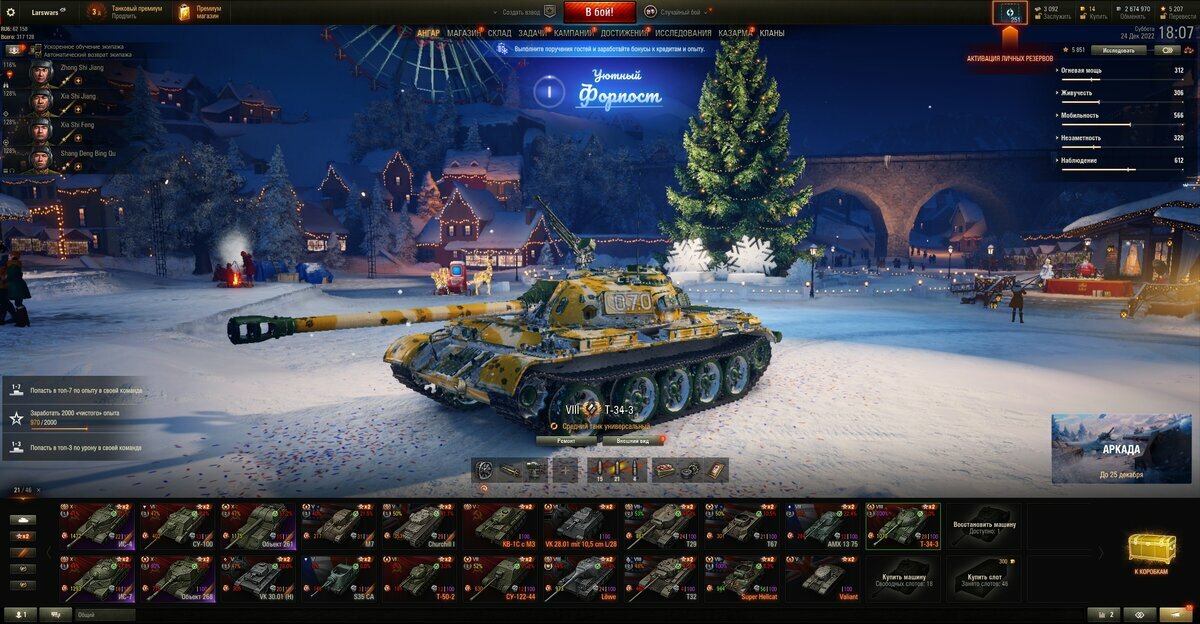
Task: Open the «Аркада» event banner
Action: [x=1120, y=449]
